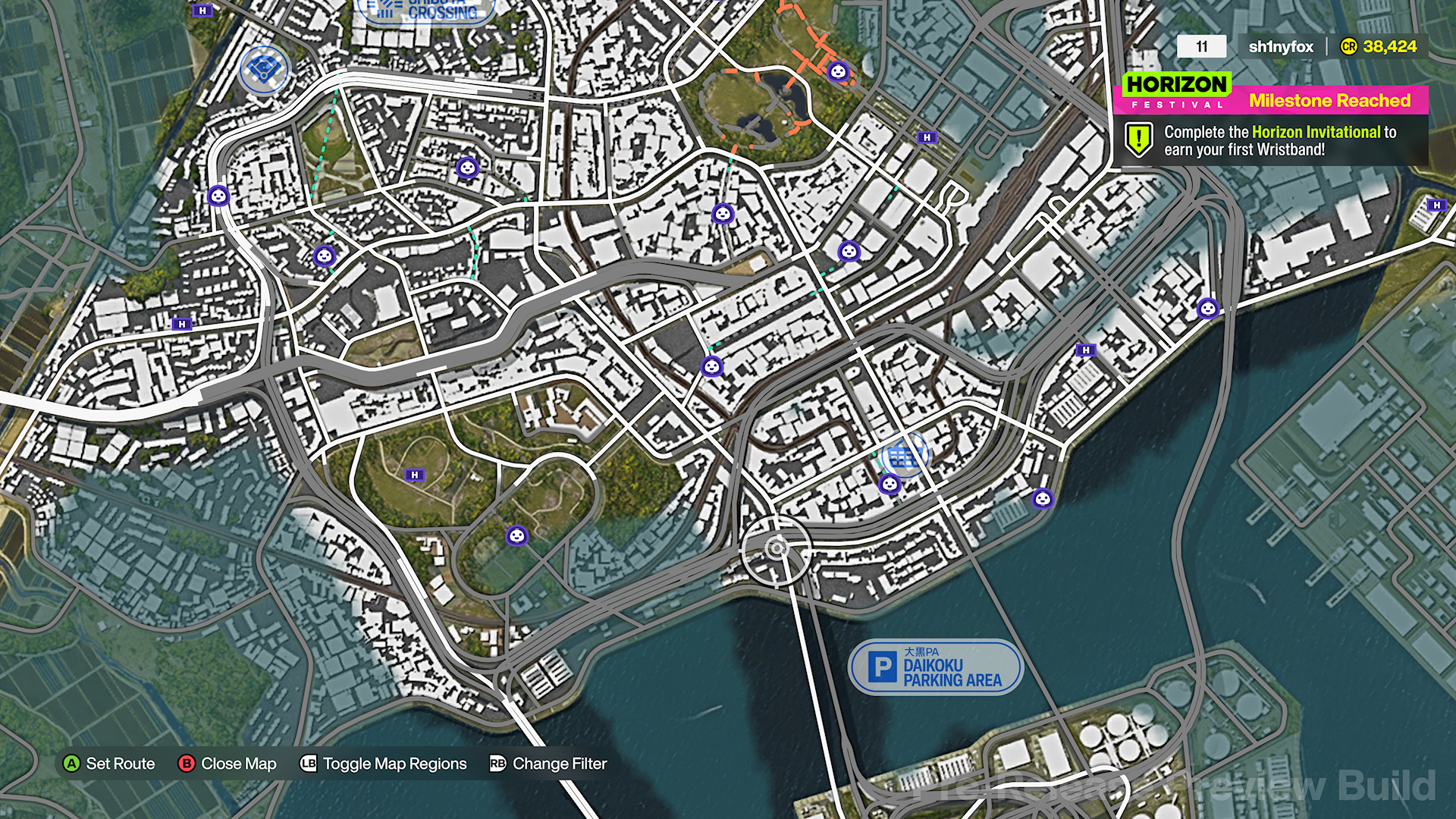The image size is (1456, 819).
Task: Select the purple face icon near the central overpass
Action: (x=711, y=366)
